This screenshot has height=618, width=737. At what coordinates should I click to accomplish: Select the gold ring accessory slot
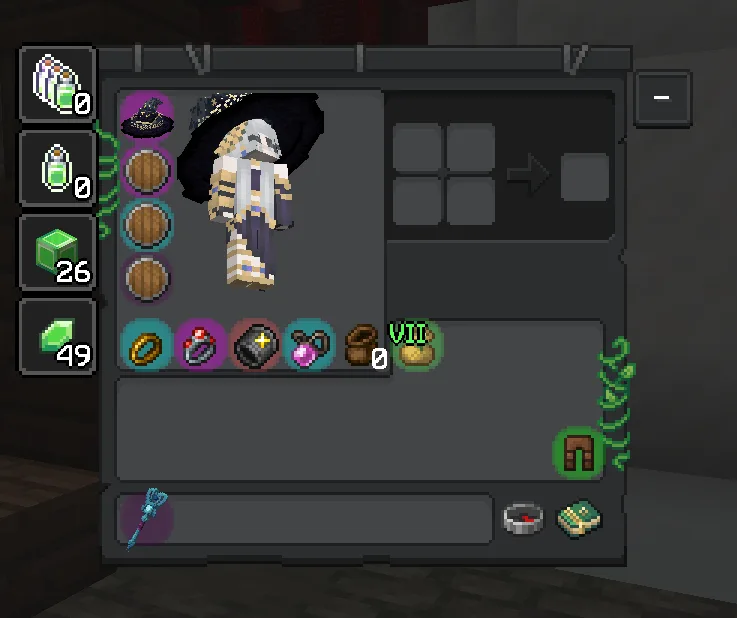pyautogui.click(x=147, y=346)
